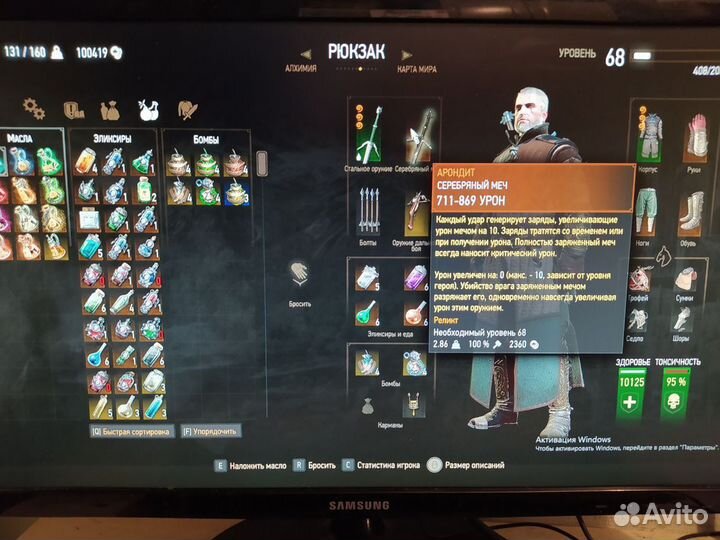
Task: Choose the sack 'other items' inventory tab
Action: [110, 108]
